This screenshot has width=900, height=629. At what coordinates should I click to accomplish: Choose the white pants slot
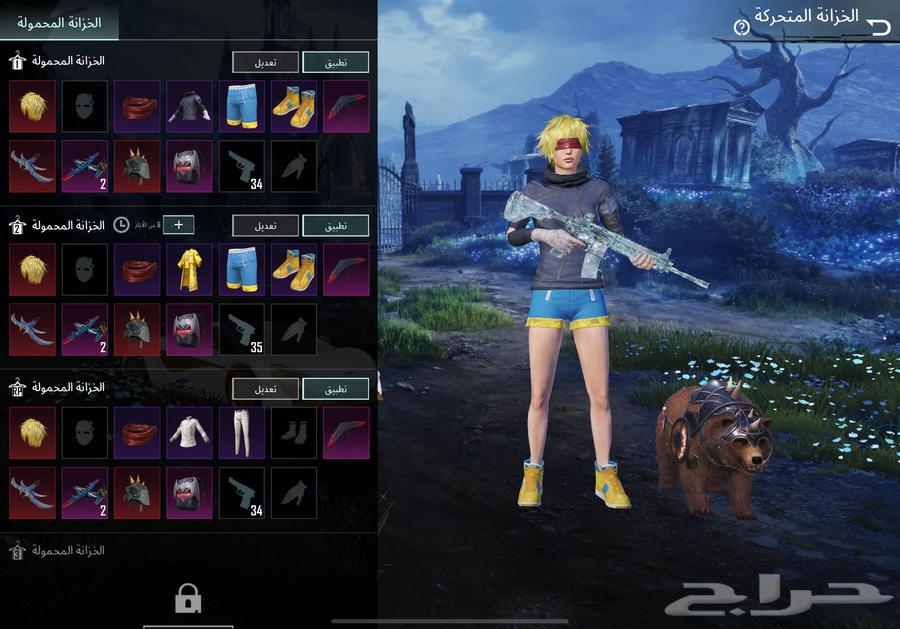(241, 432)
